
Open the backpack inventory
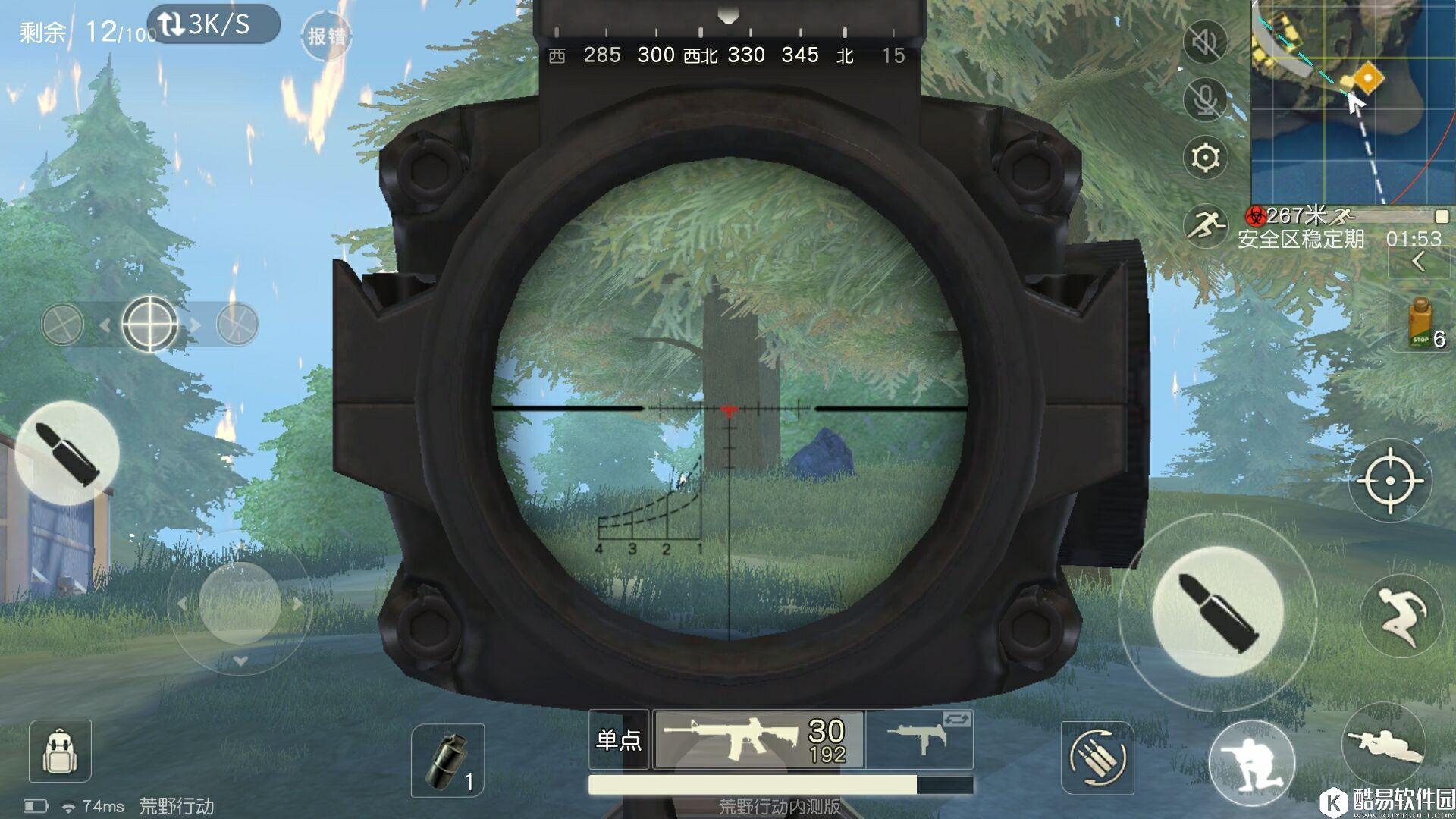coord(60,751)
